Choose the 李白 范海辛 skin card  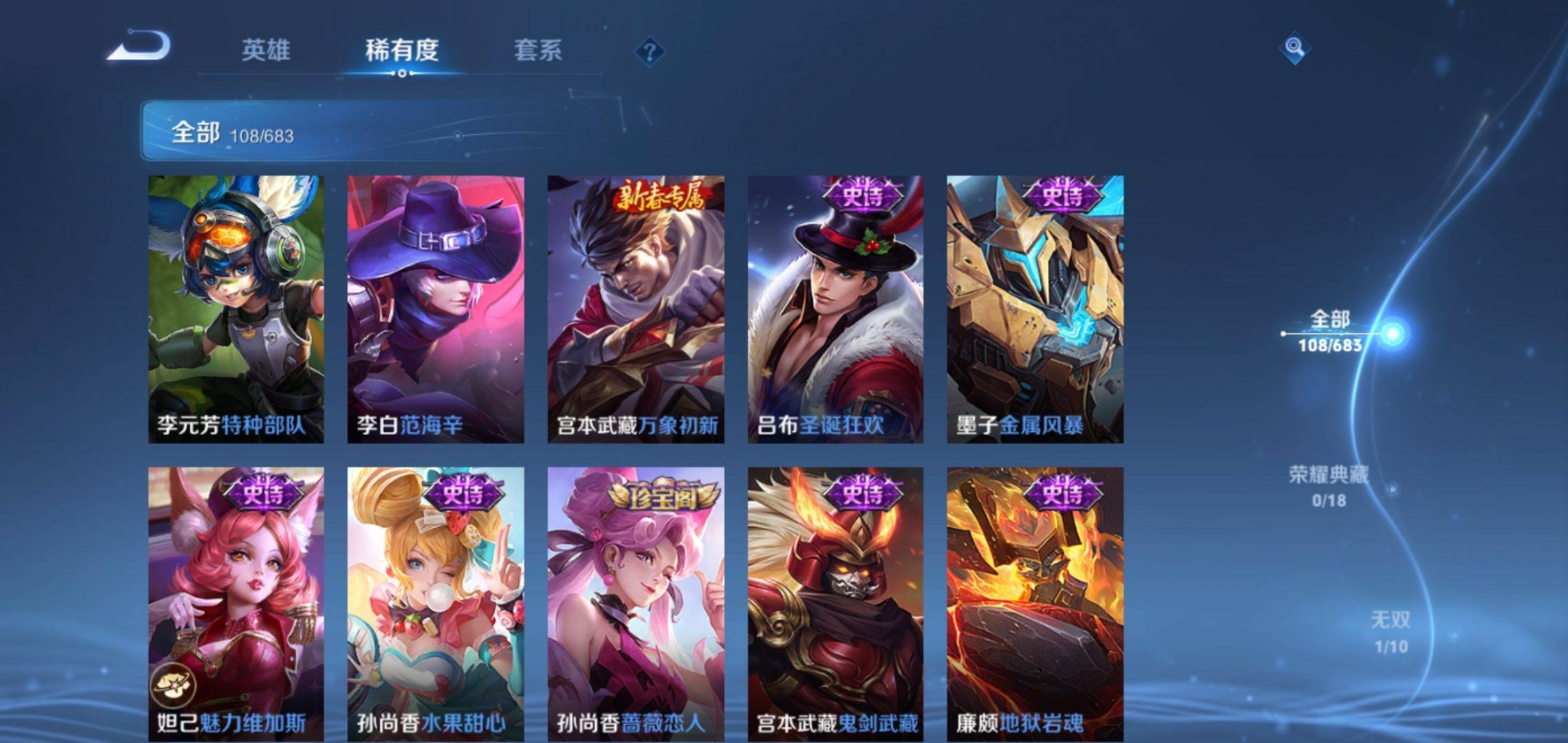[435, 309]
